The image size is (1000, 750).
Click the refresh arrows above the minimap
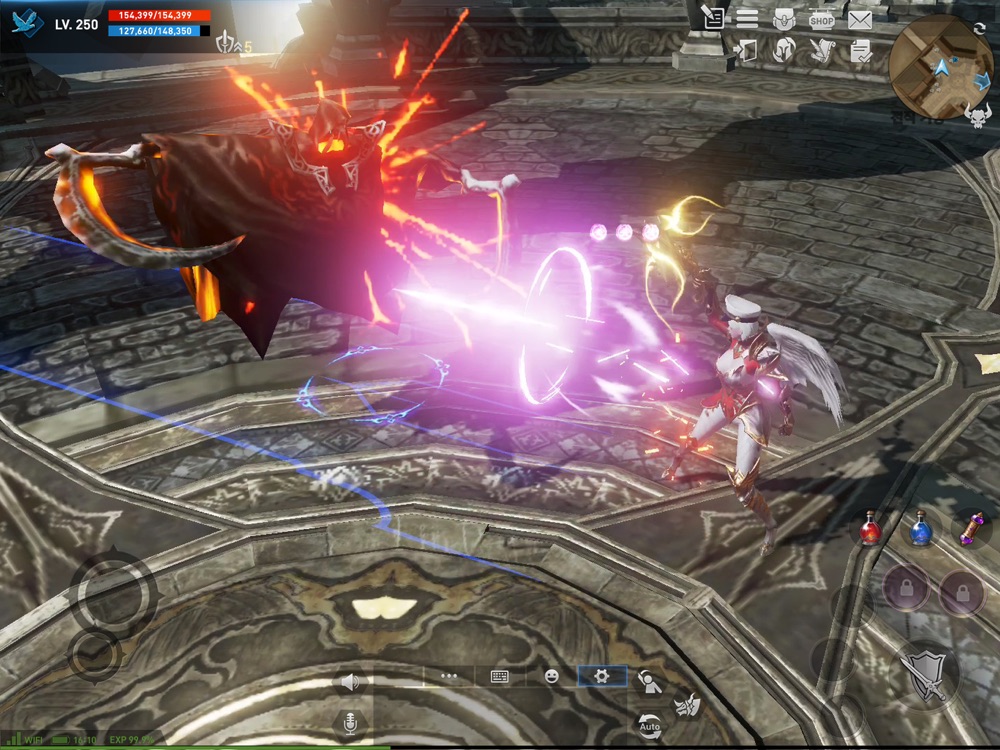[x=979, y=28]
